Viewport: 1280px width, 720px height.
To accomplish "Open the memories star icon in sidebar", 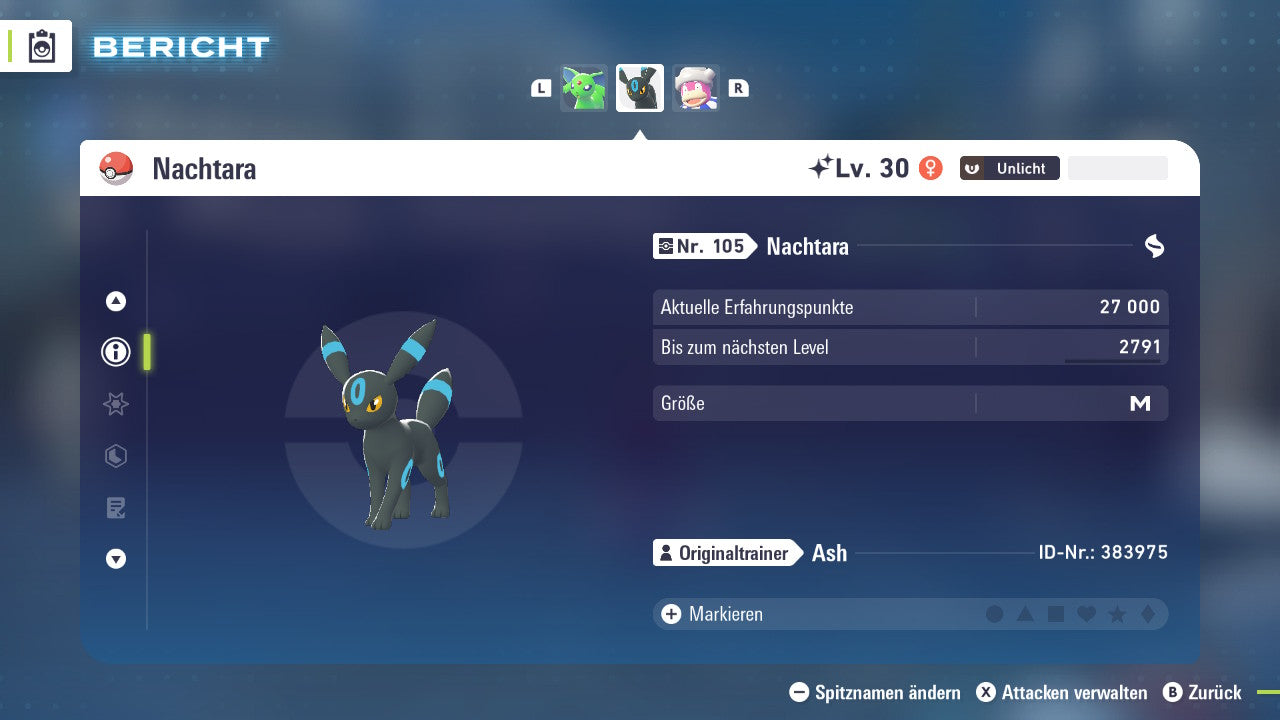I will pyautogui.click(x=115, y=404).
